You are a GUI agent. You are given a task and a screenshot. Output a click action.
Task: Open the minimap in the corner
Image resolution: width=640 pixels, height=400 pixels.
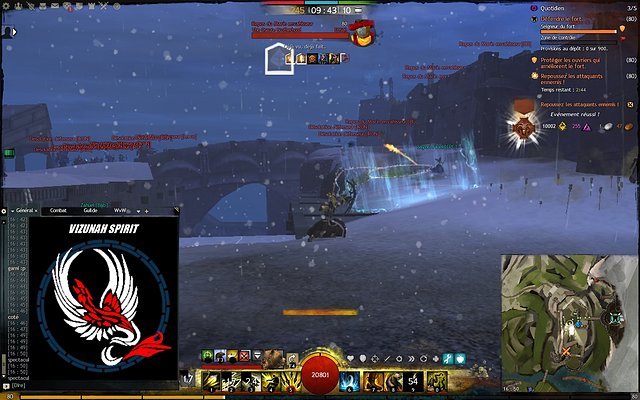[569, 319]
